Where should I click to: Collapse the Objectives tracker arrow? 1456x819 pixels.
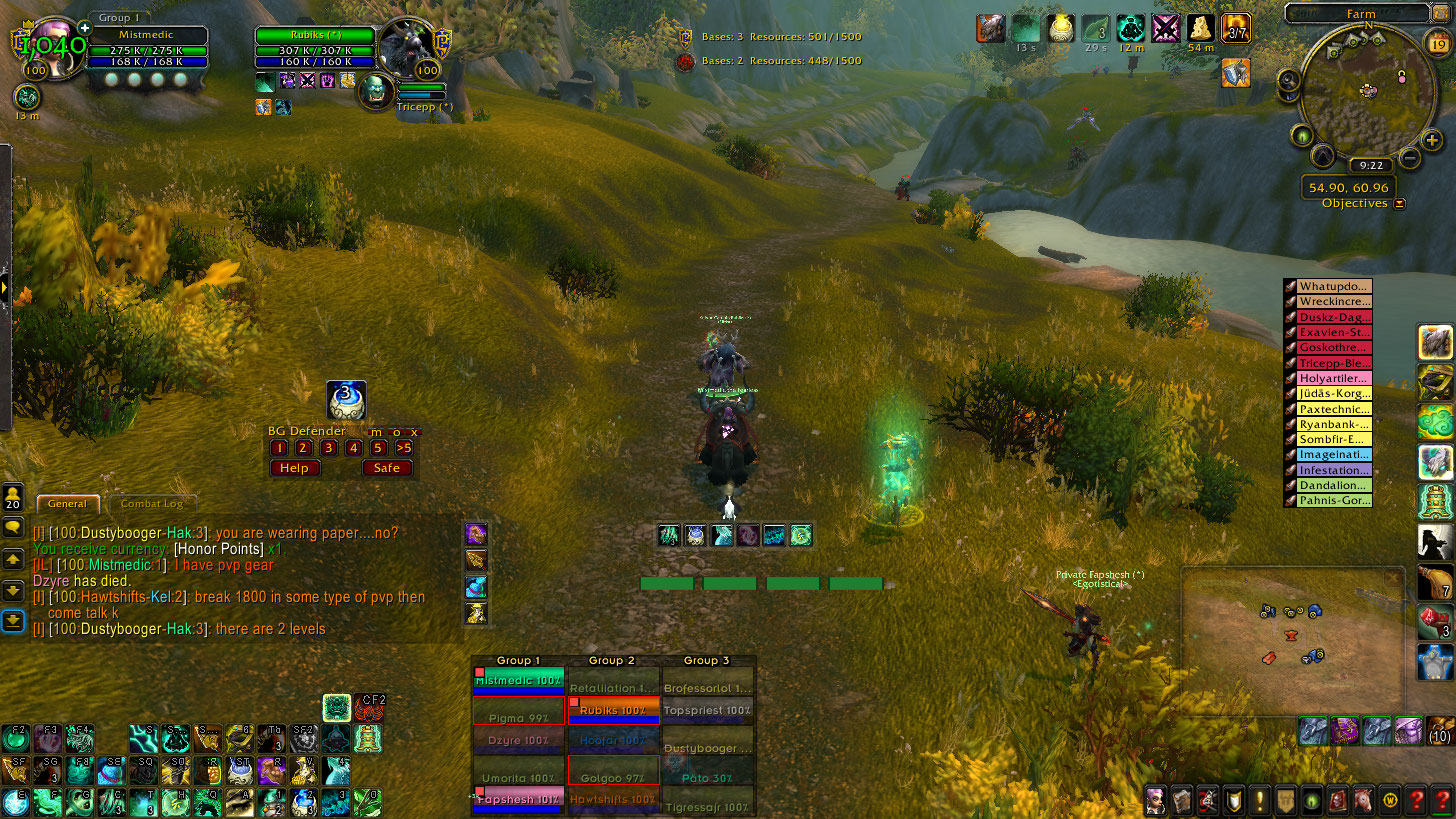[x=1399, y=204]
